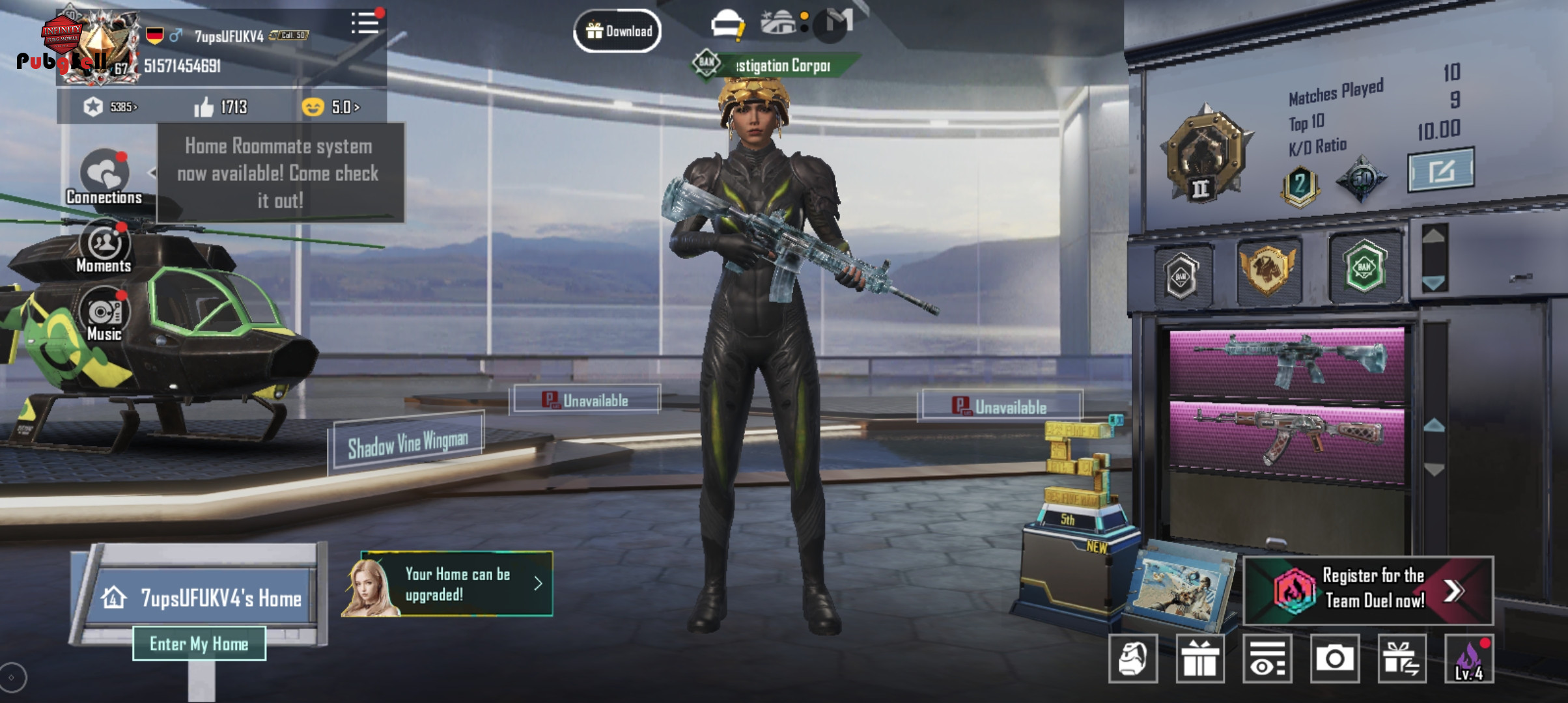
Task: Select the Shadow Vine Wingman label
Action: [x=408, y=444]
